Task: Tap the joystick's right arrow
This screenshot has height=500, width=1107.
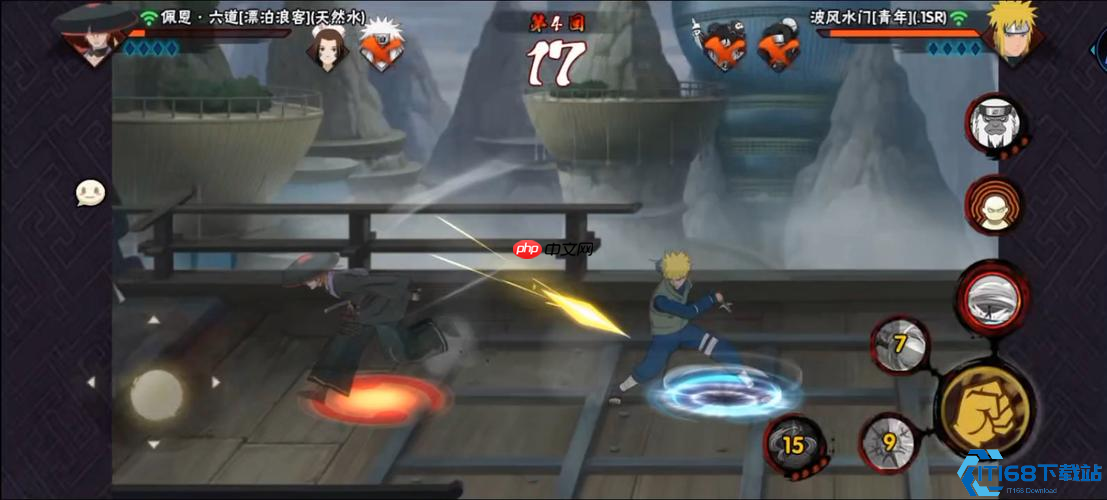Action: 216,382
